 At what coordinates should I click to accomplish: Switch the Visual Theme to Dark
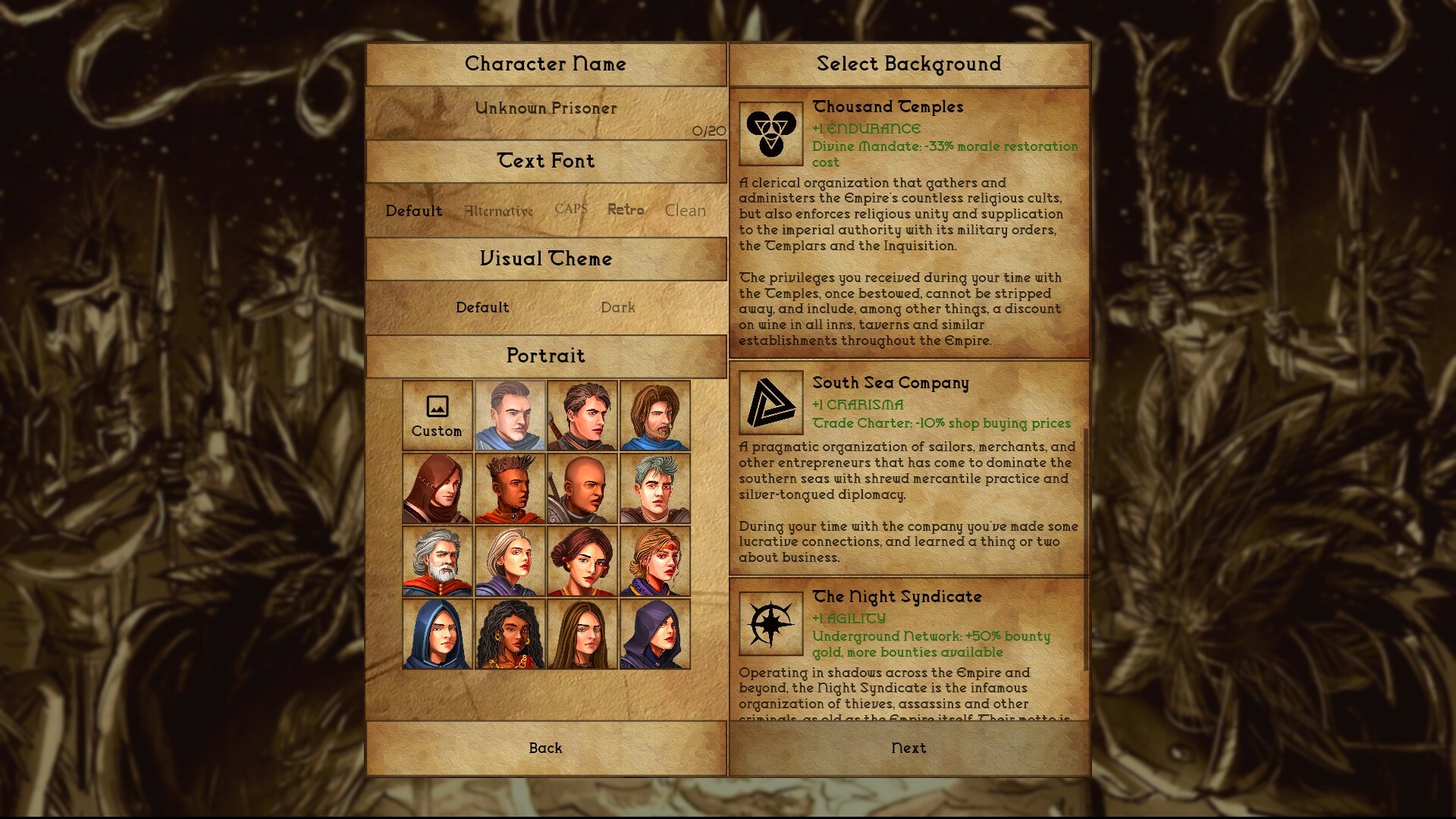(619, 307)
